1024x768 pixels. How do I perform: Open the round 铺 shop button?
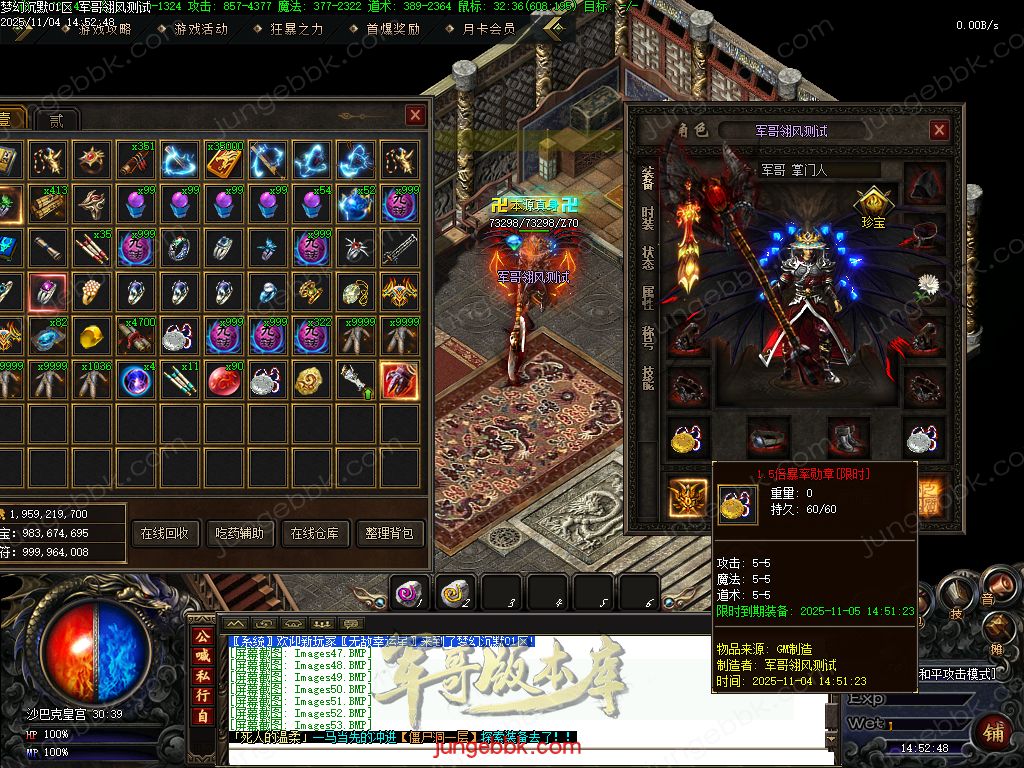click(991, 732)
